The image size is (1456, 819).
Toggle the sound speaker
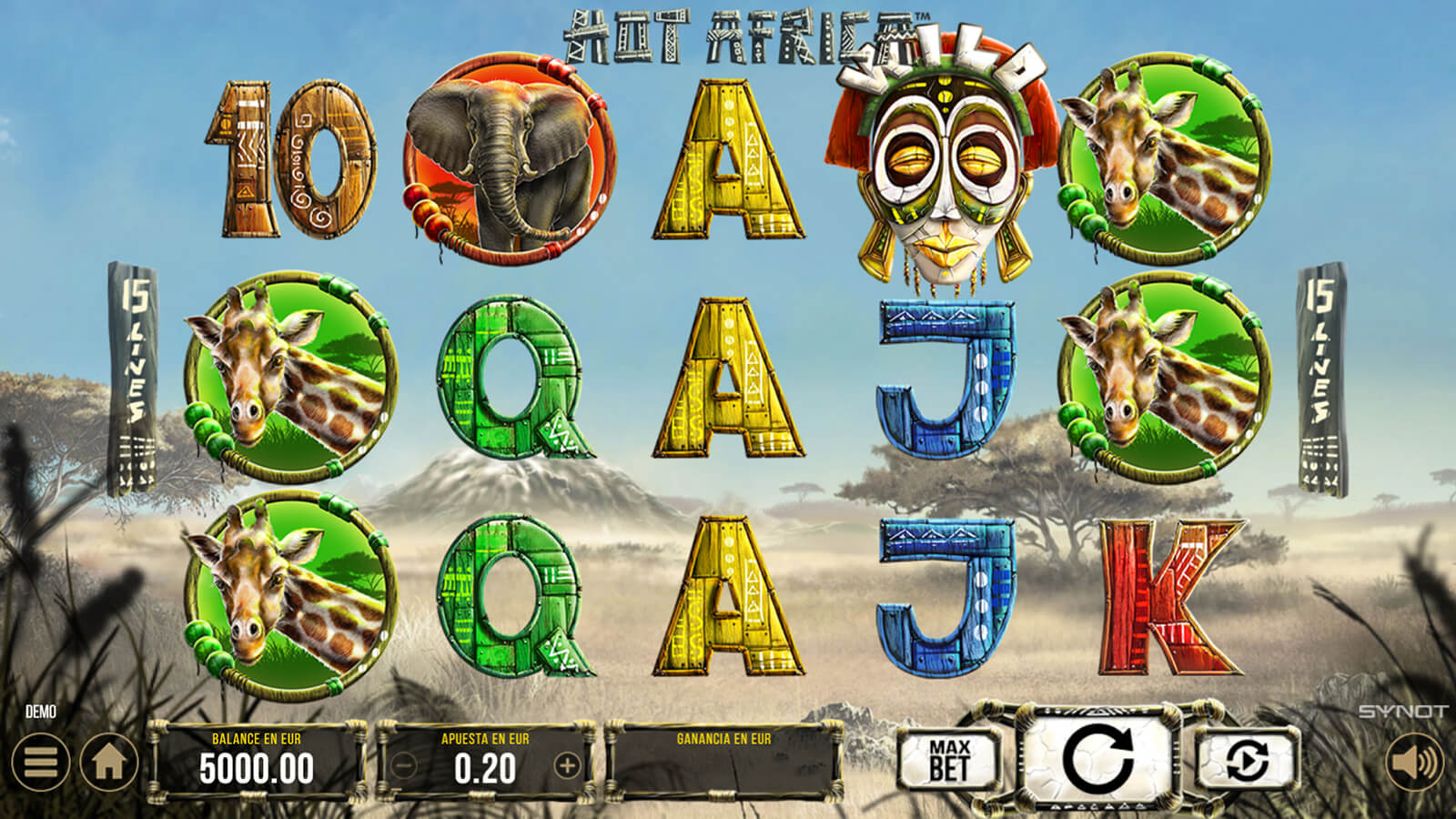pos(1413,762)
